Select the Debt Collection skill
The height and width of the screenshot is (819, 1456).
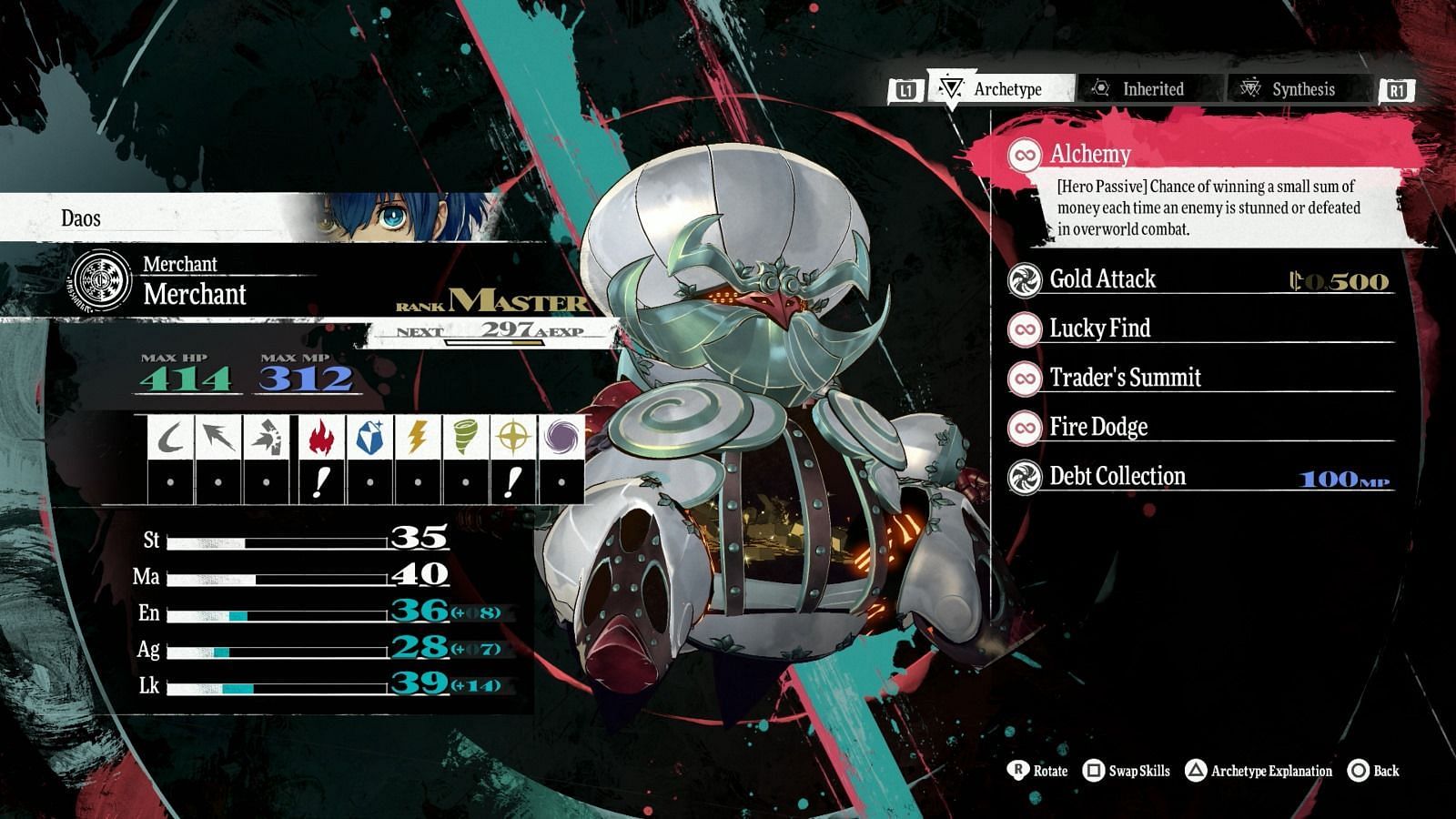click(1117, 476)
